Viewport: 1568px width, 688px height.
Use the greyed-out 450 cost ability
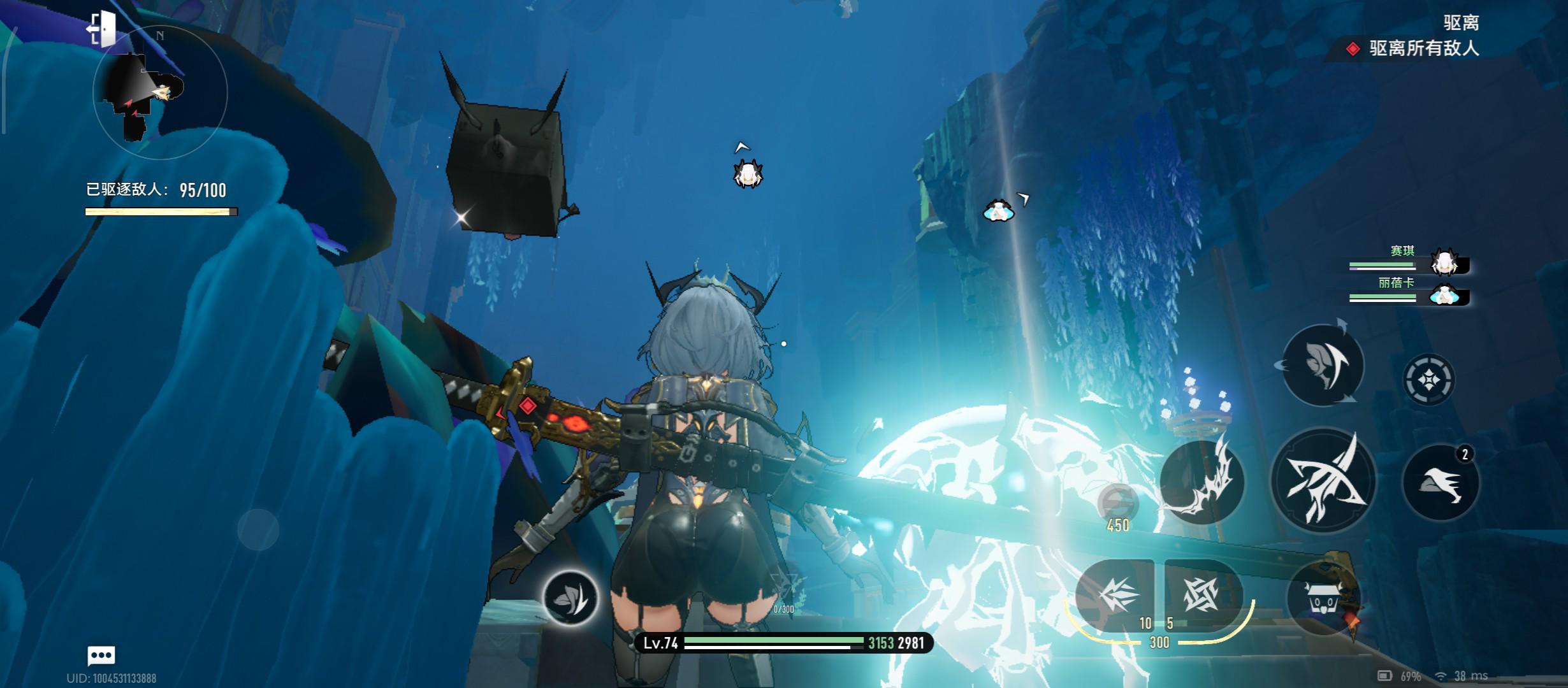(1117, 503)
